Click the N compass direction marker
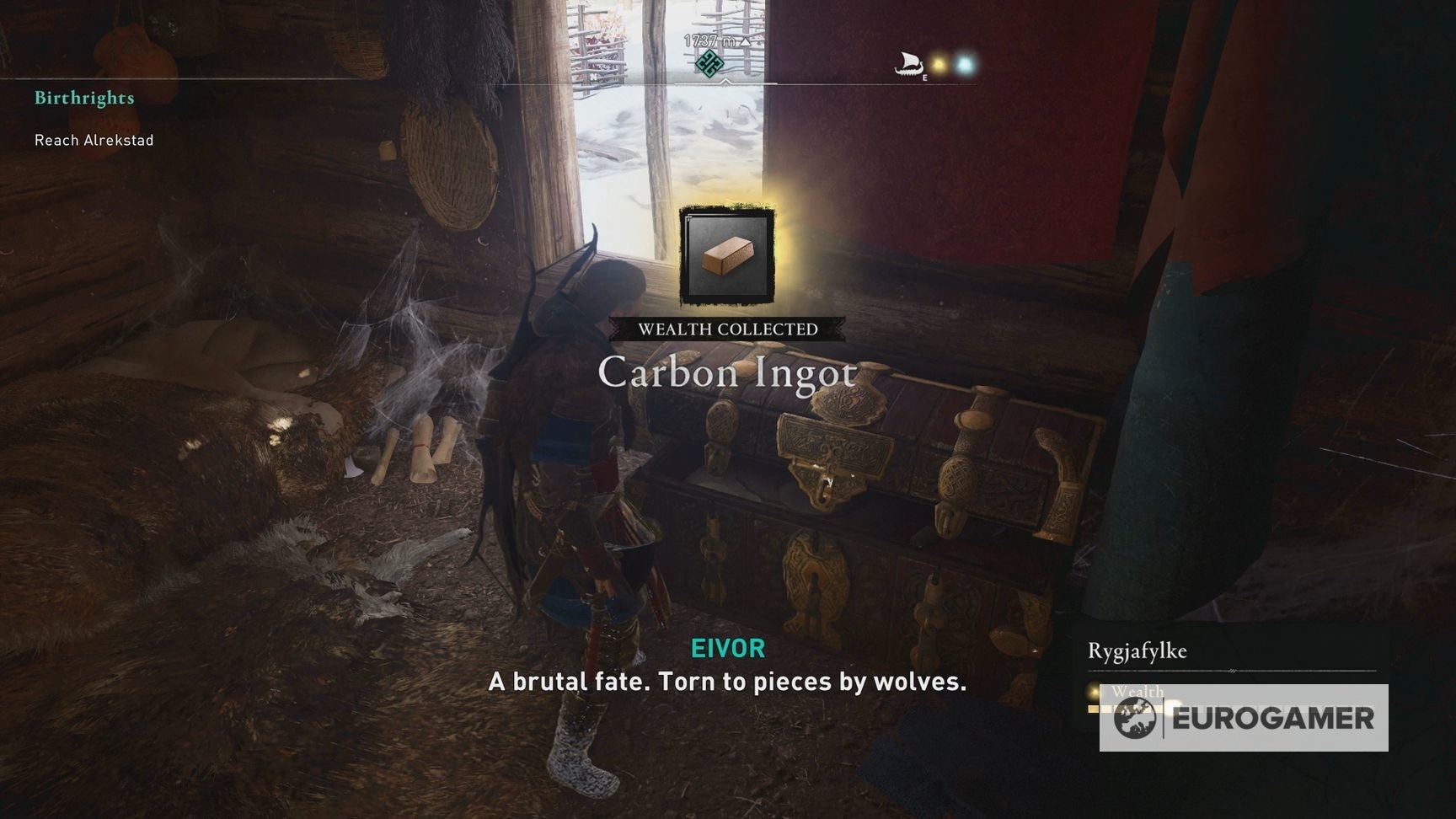Viewport: 1456px width, 819px height. click(x=595, y=78)
